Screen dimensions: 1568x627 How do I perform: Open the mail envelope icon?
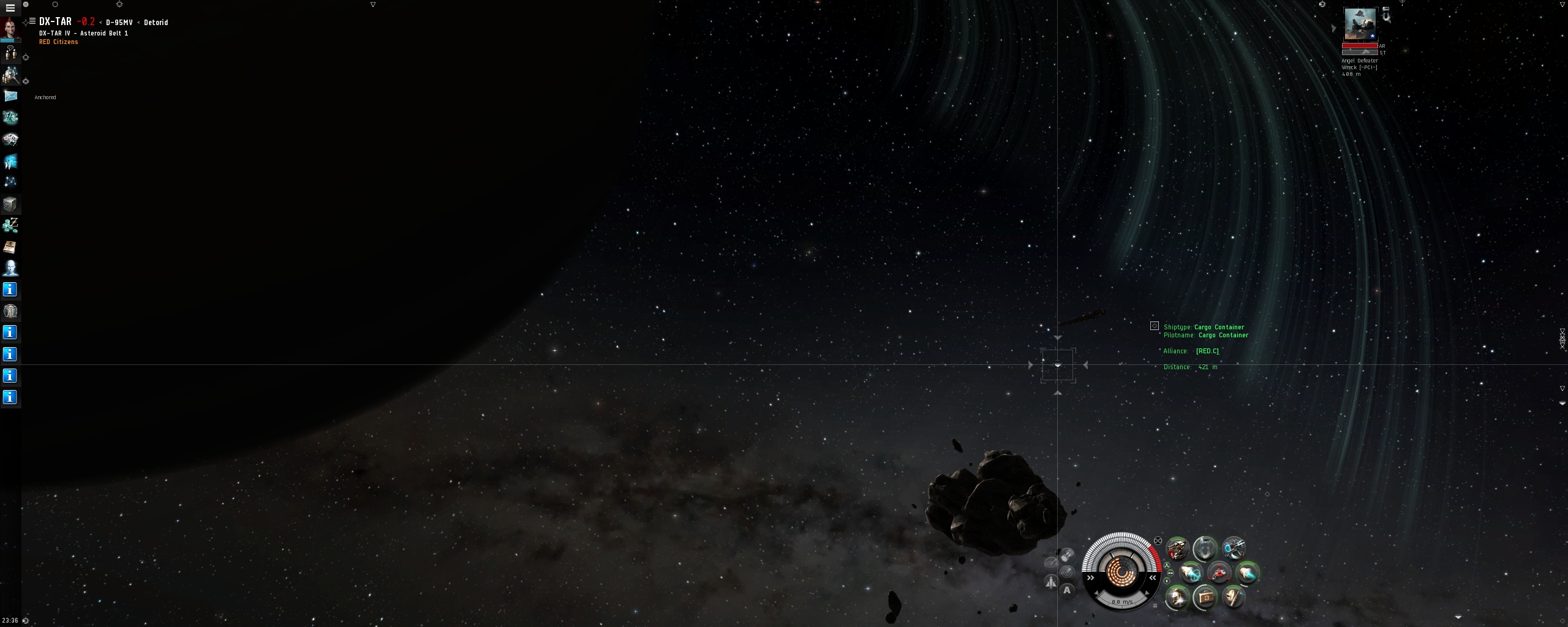click(10, 96)
